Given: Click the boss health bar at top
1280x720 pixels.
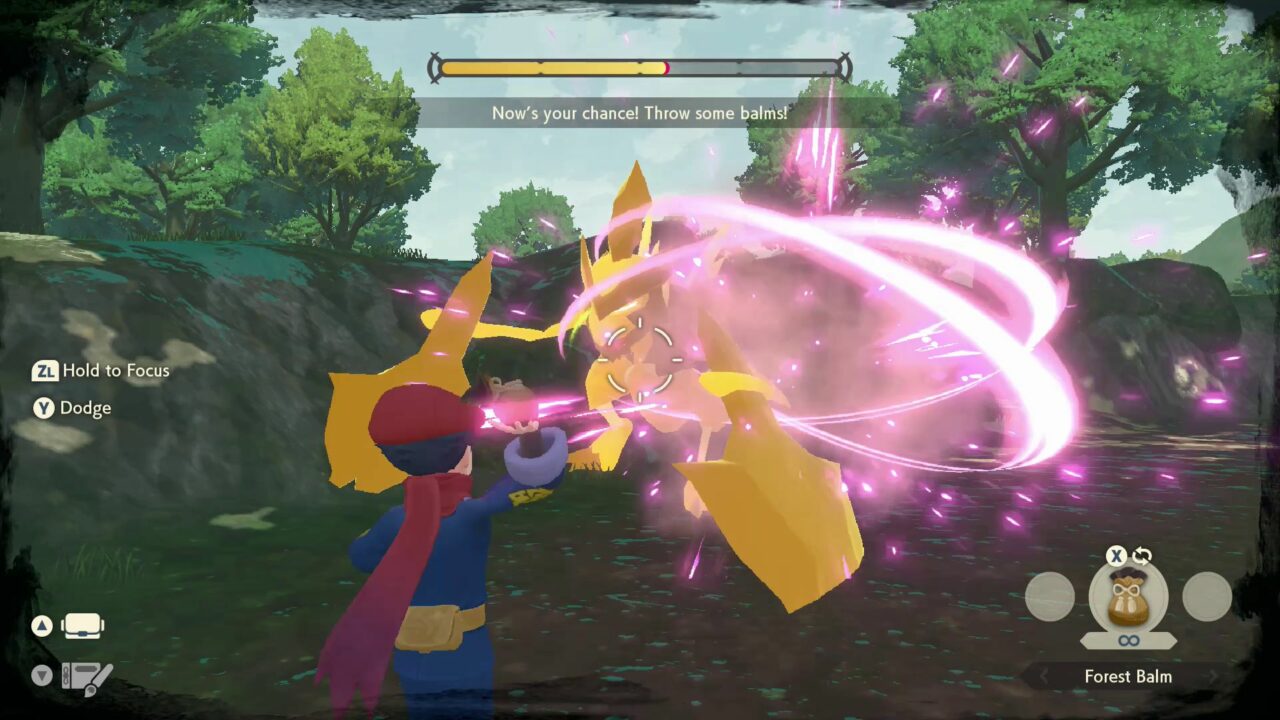Looking at the screenshot, I should [640, 67].
